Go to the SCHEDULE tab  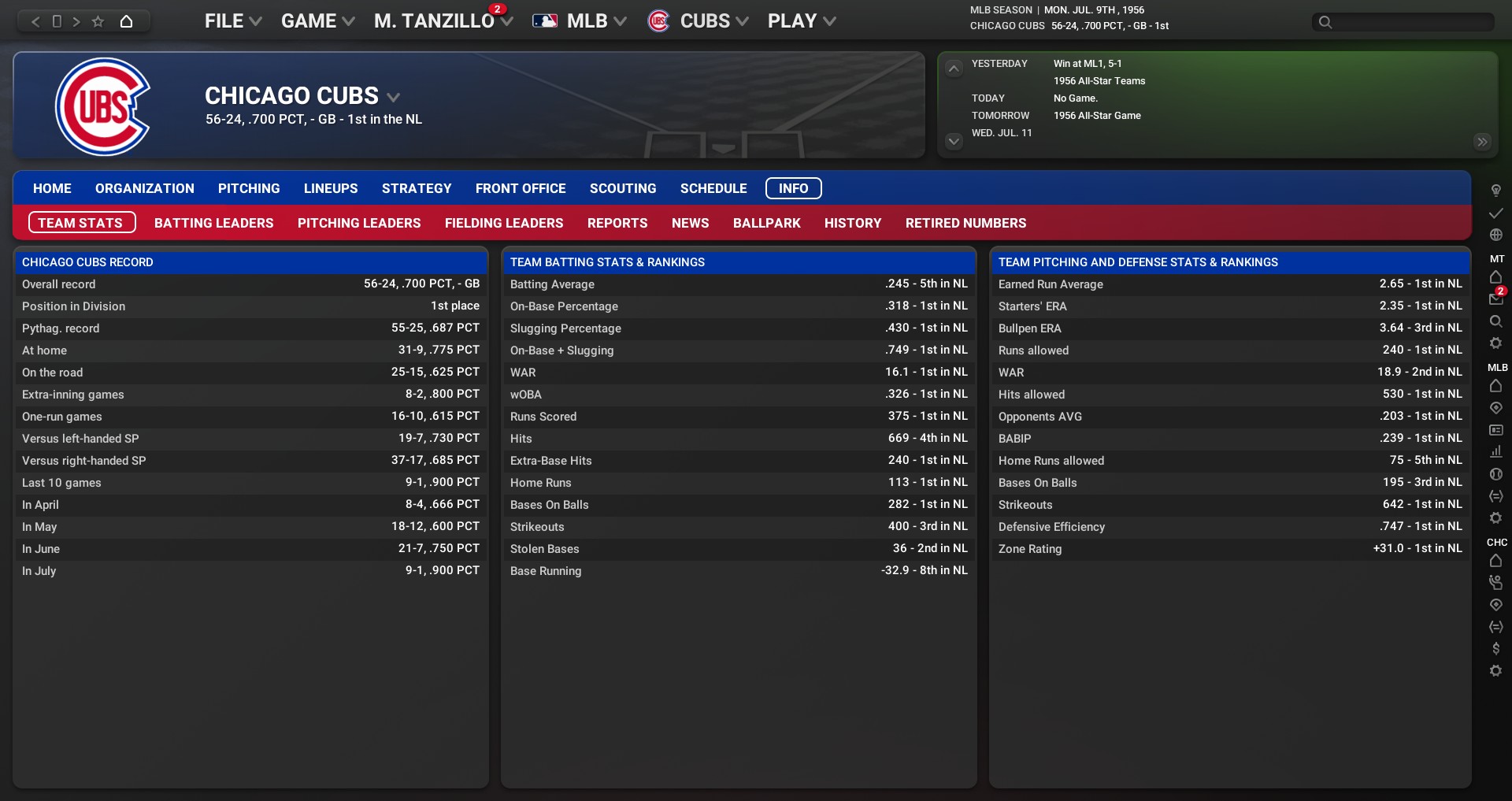point(713,188)
